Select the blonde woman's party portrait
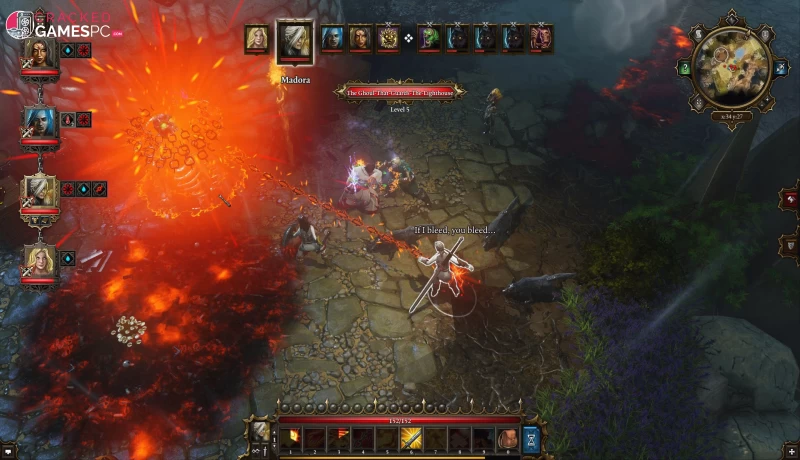This screenshot has width=800, height=460. [40, 259]
